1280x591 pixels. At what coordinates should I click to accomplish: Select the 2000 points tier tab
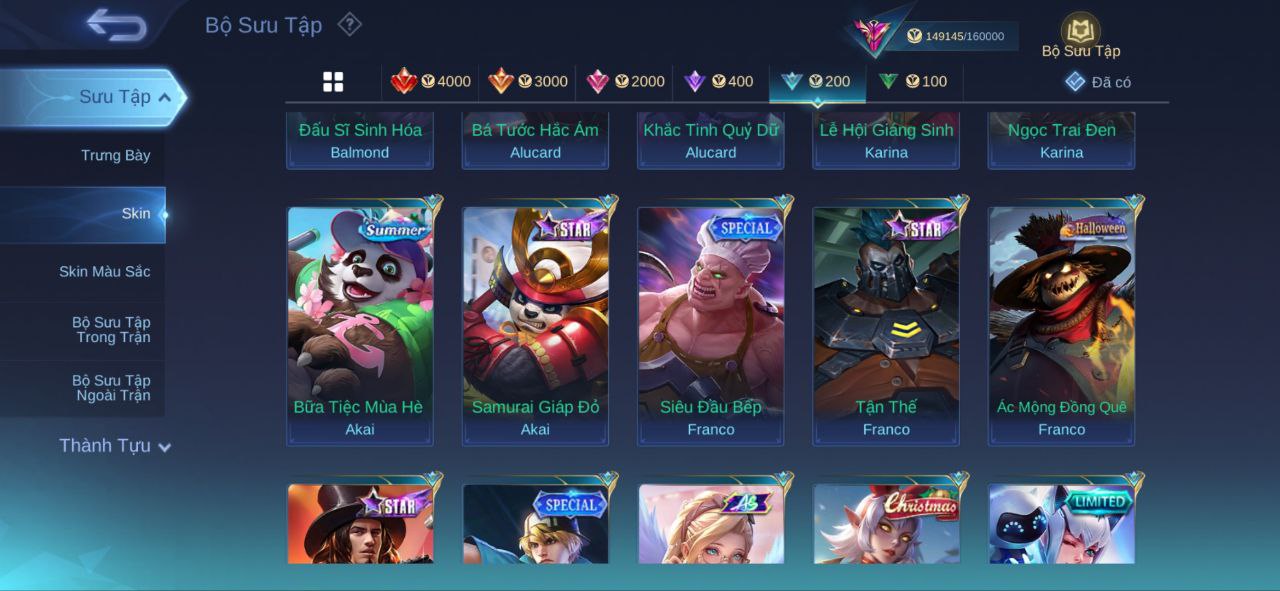(x=625, y=82)
